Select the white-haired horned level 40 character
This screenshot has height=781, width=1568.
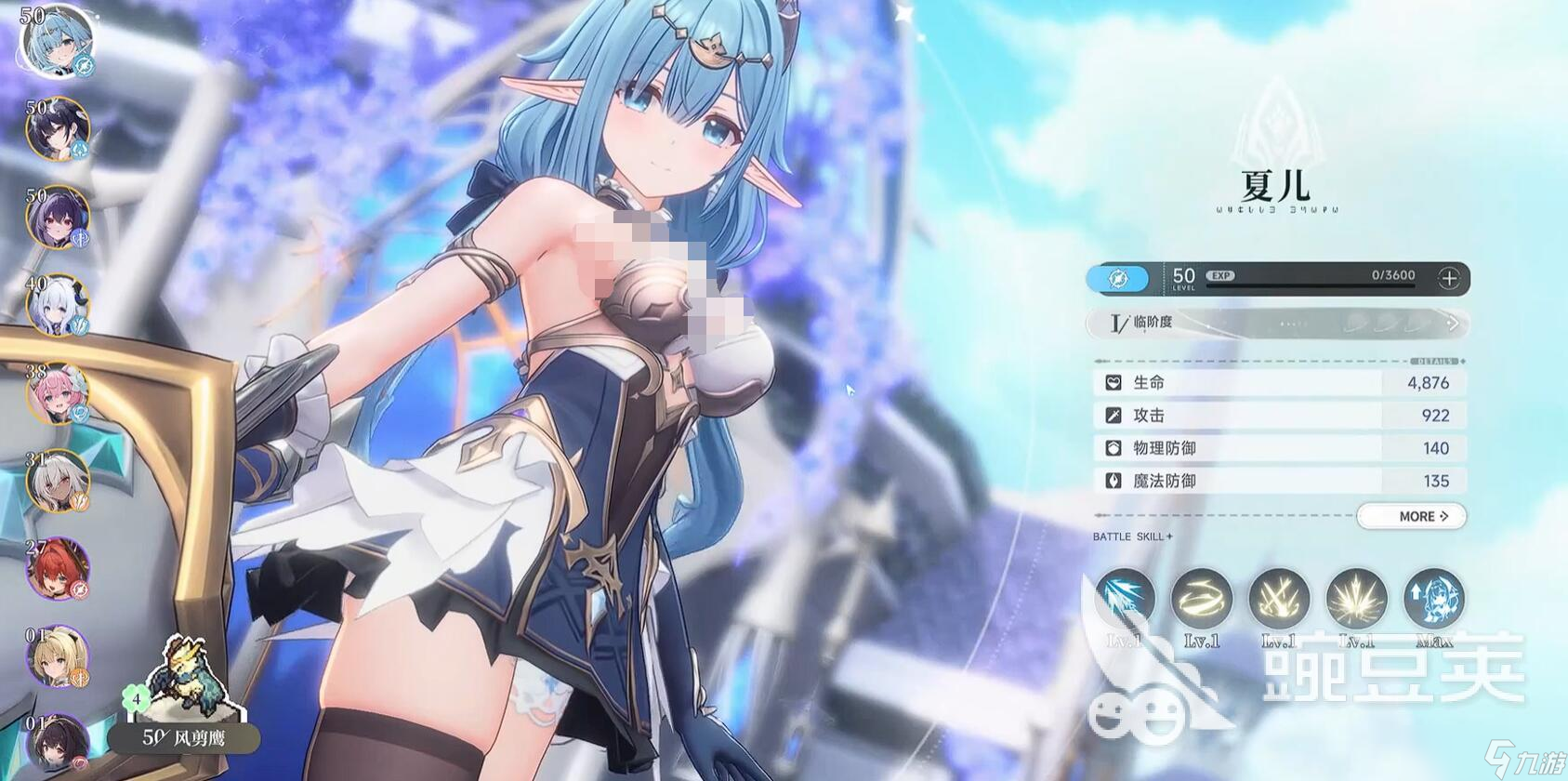pos(58,305)
